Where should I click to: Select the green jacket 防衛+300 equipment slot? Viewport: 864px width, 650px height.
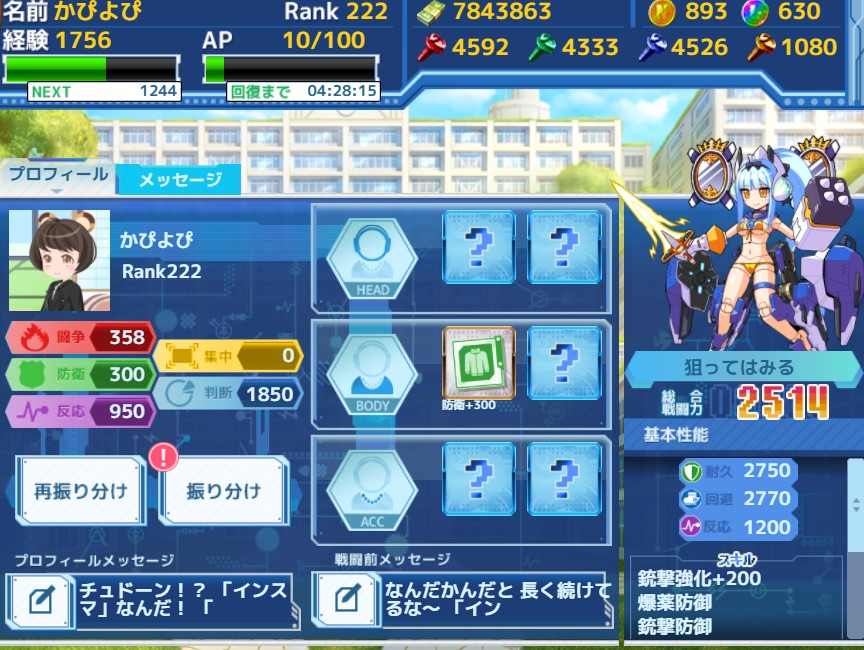[x=478, y=362]
